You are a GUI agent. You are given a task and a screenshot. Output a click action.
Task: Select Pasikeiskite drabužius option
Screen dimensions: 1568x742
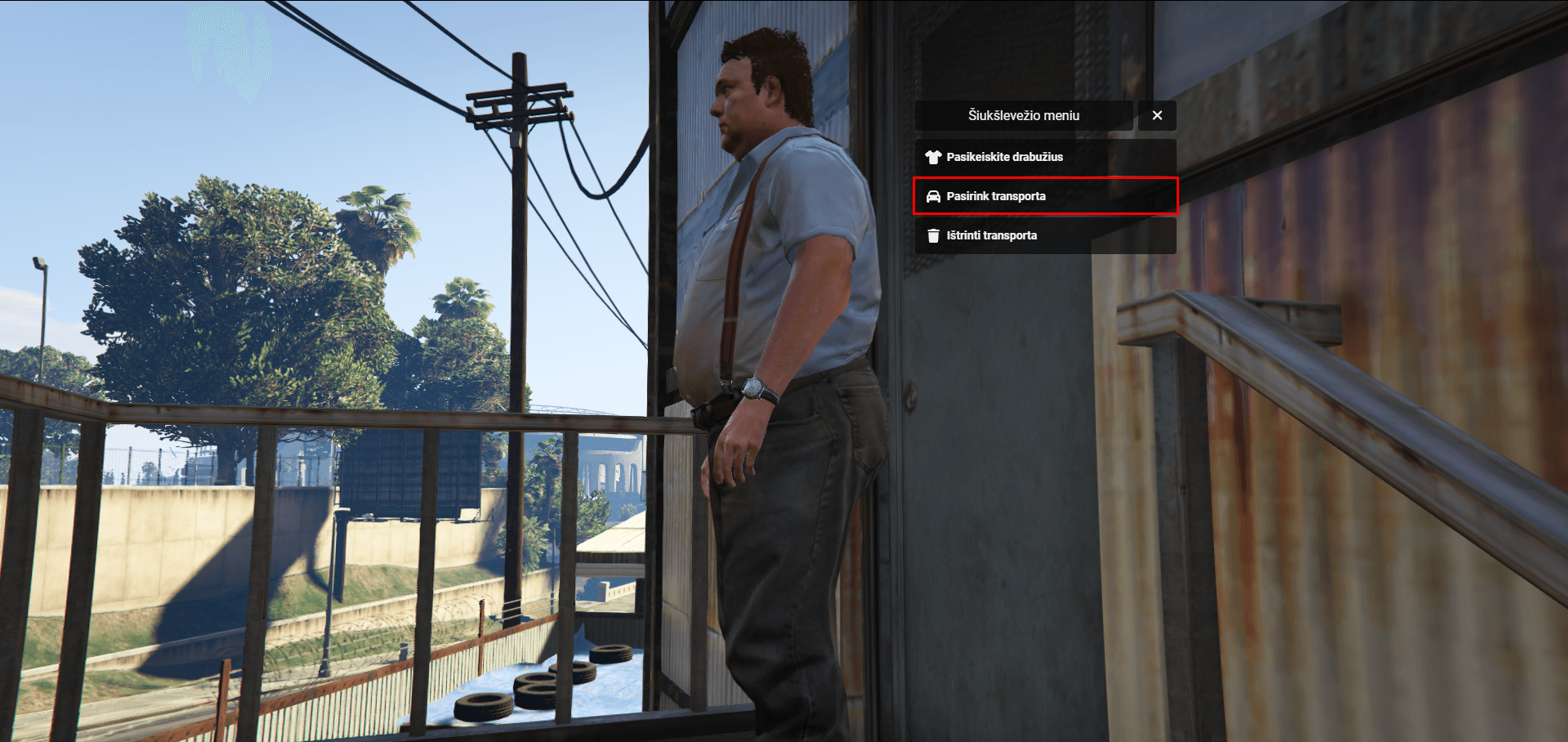1044,157
